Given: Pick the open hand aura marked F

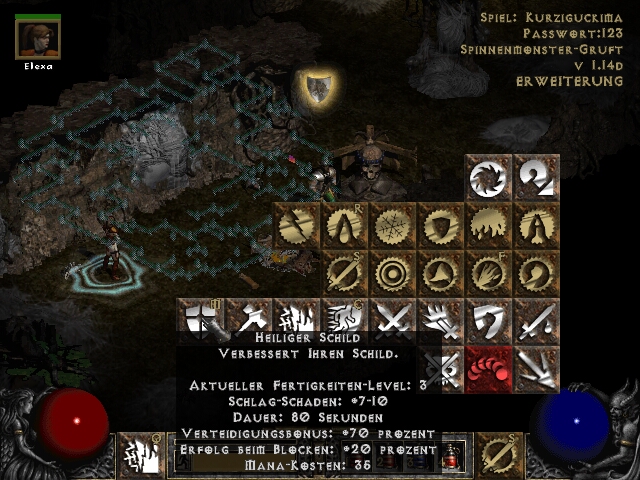Looking at the screenshot, I should 490,273.
